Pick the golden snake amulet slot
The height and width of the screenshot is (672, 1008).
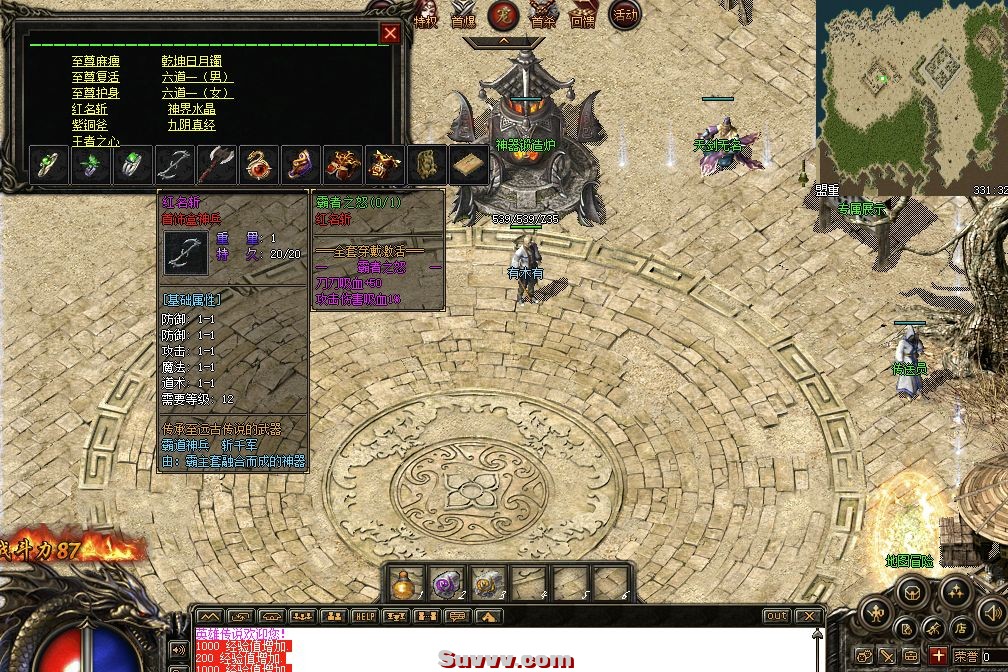coord(258,165)
